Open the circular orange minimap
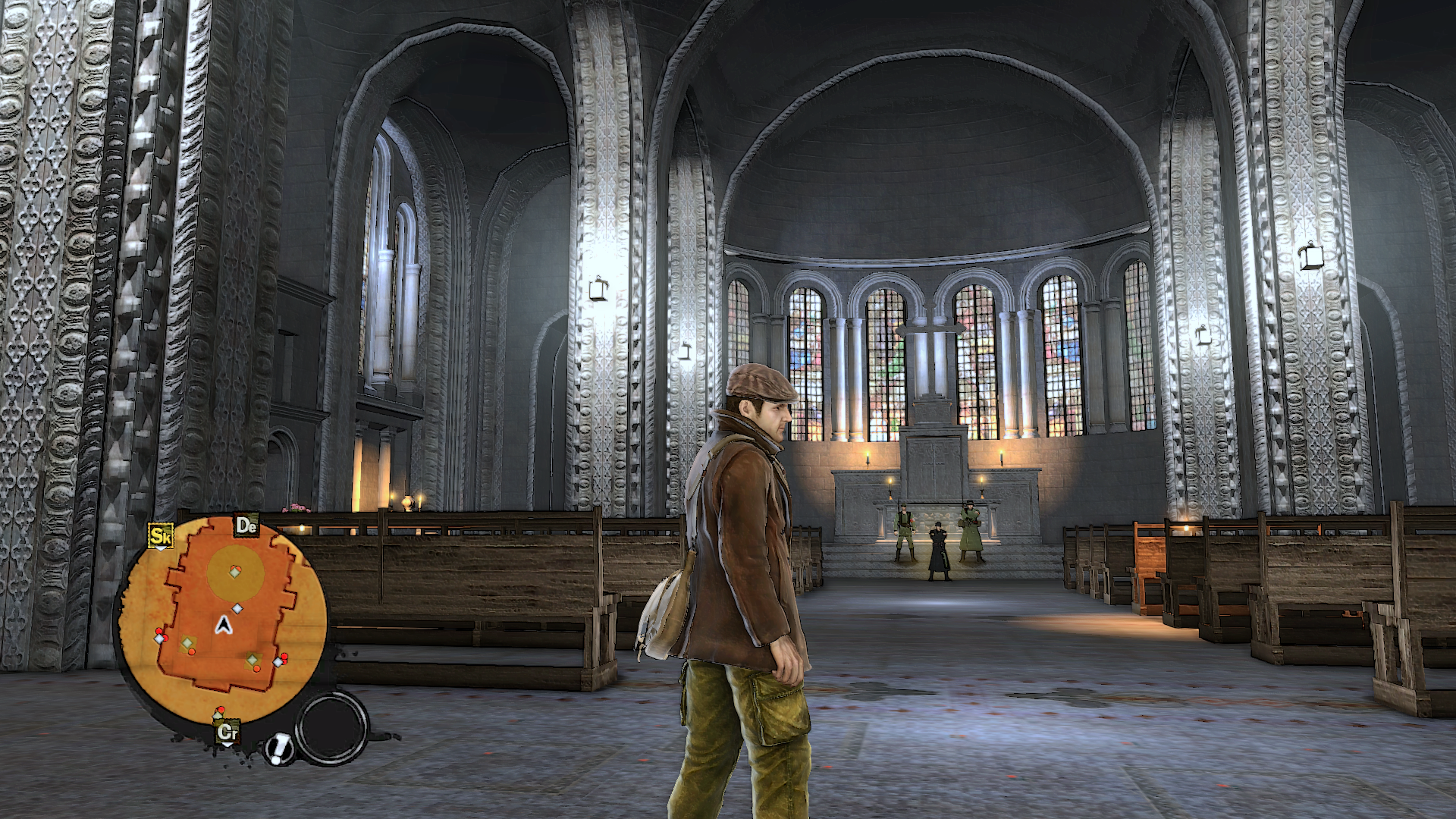The width and height of the screenshot is (1456, 819). [x=222, y=620]
